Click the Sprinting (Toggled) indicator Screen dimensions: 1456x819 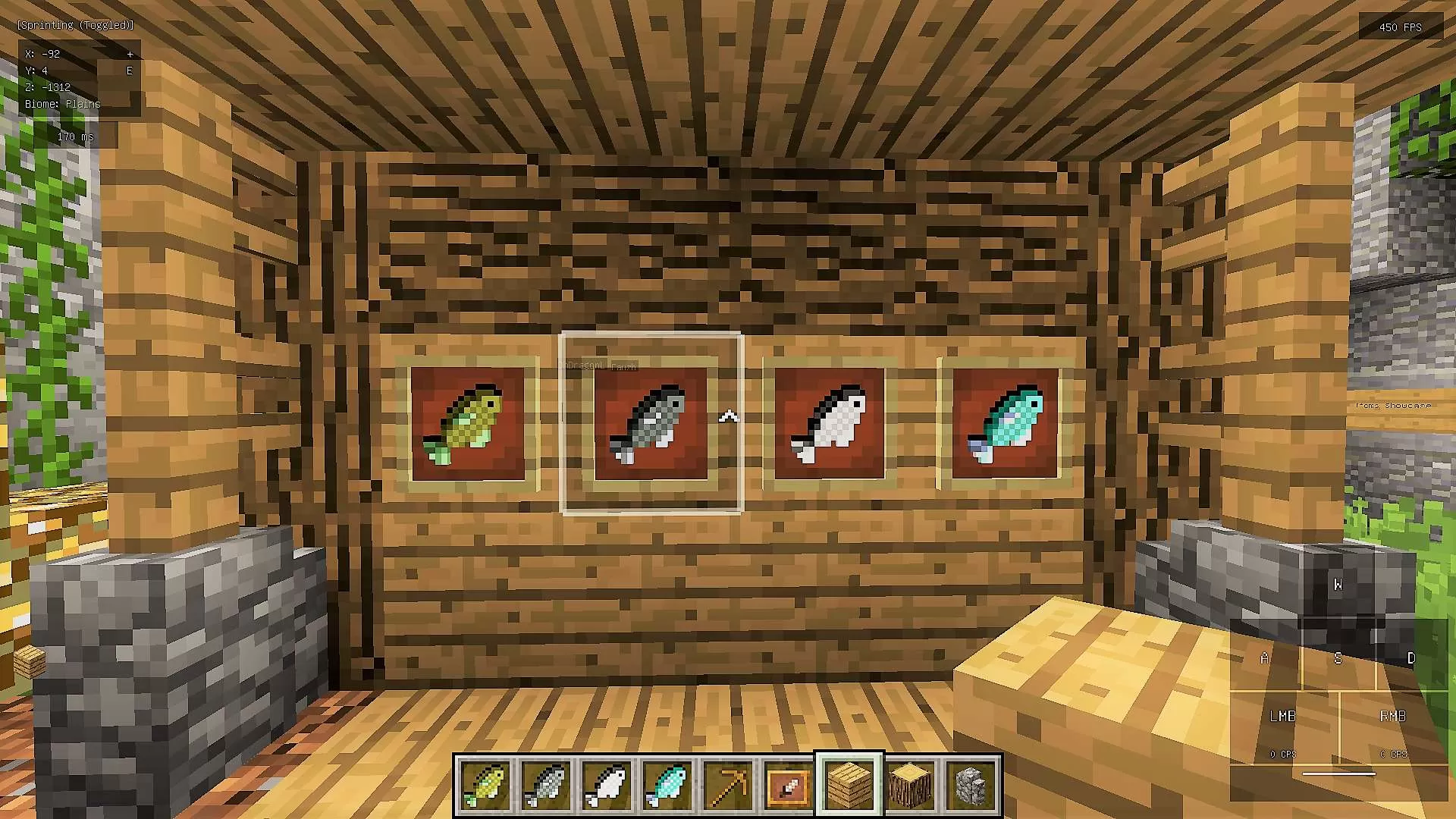74,24
